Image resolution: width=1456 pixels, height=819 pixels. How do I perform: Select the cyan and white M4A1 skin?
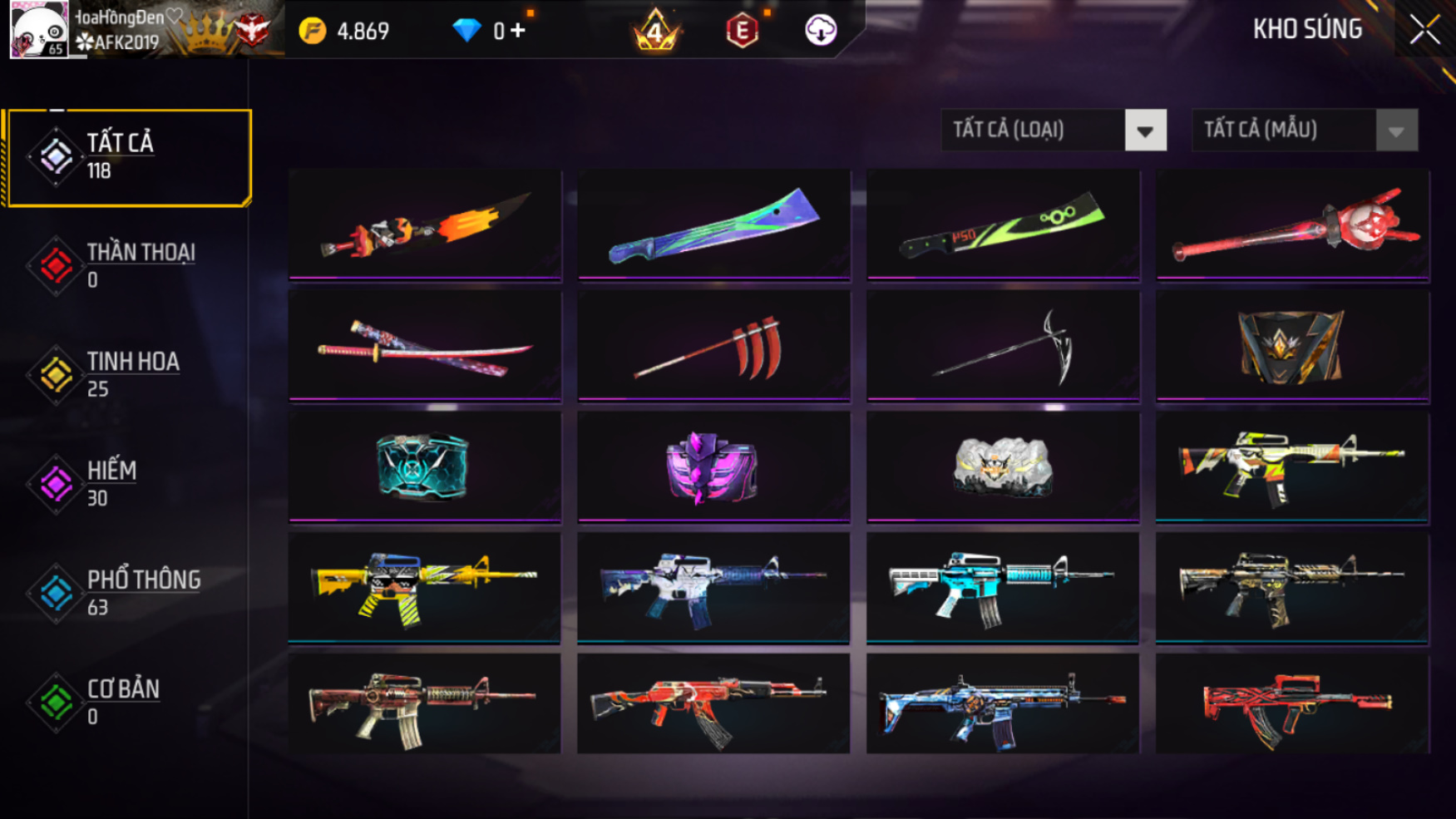[1003, 586]
